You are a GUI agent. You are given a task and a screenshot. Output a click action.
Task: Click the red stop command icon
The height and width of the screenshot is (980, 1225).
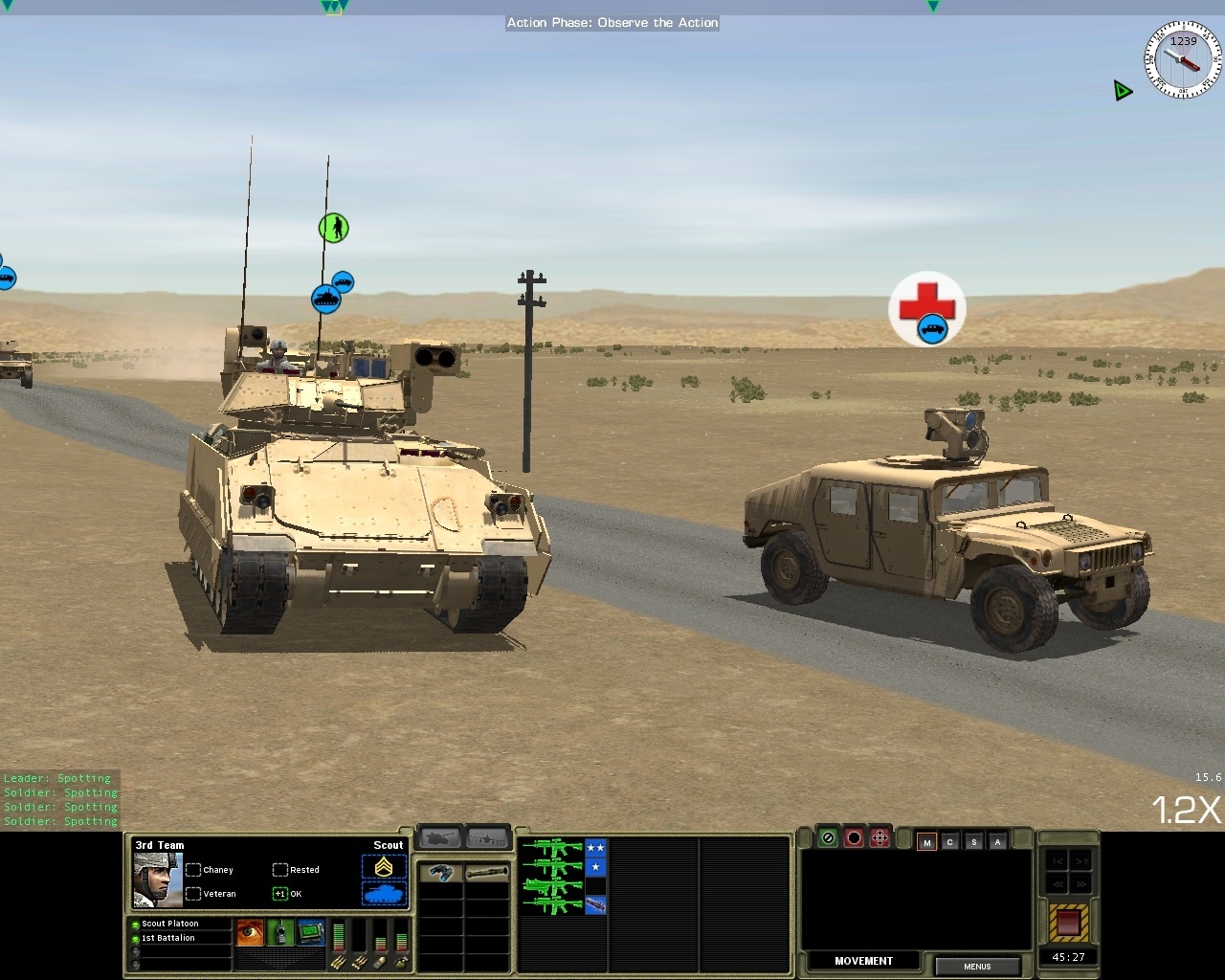(855, 837)
